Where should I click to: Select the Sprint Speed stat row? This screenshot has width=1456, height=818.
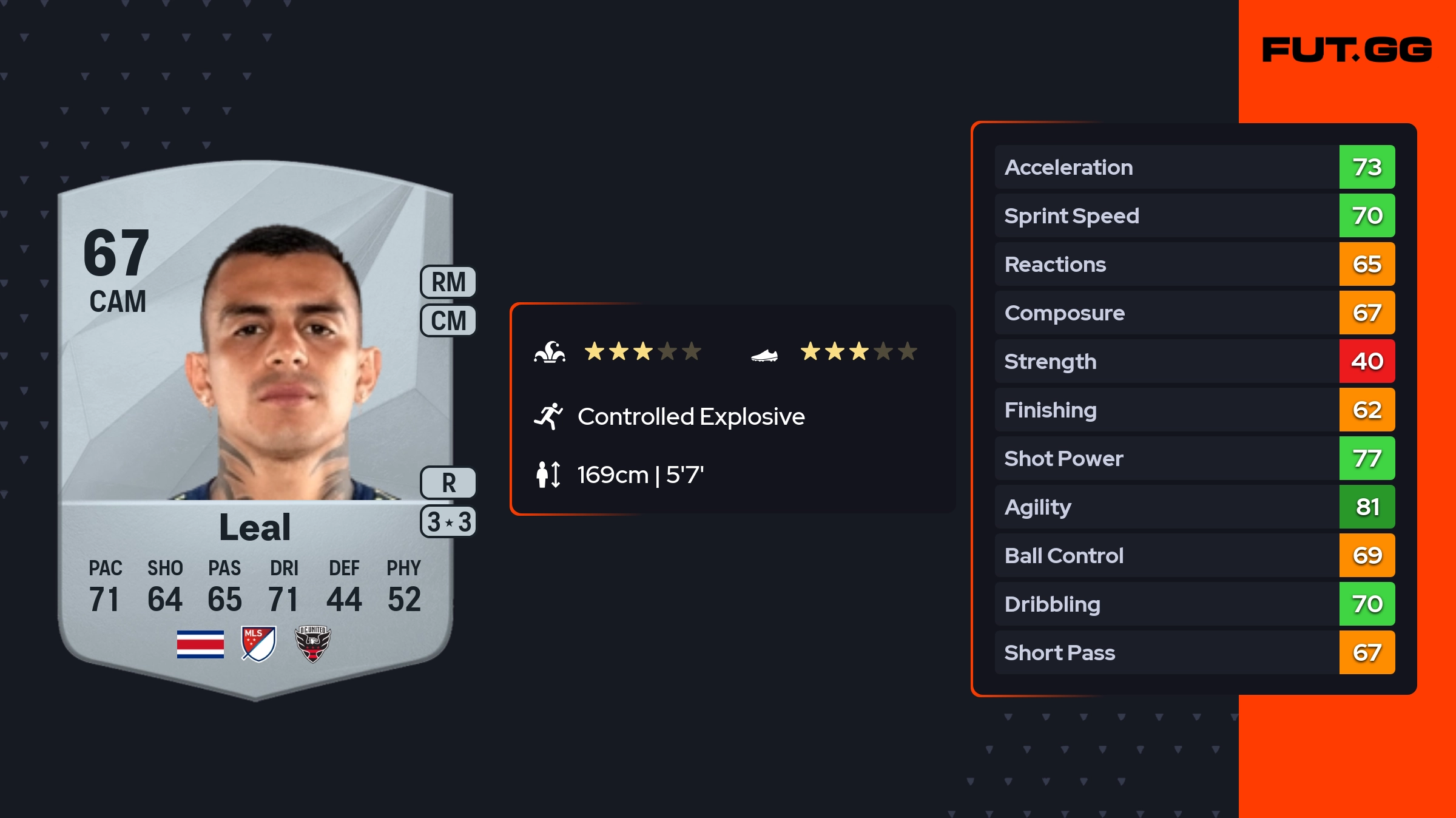(x=1194, y=215)
